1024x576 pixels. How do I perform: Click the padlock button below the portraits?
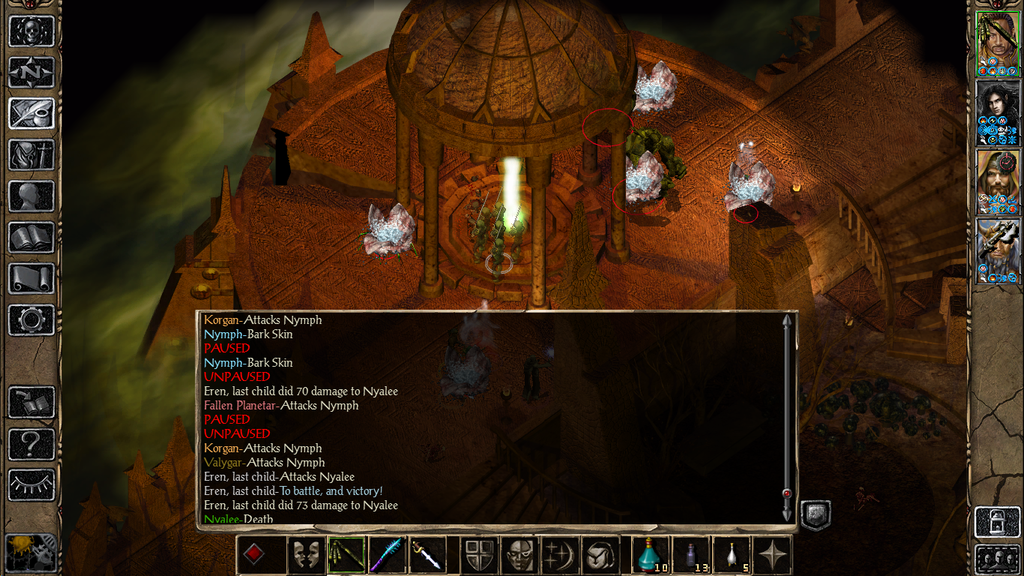[997, 521]
